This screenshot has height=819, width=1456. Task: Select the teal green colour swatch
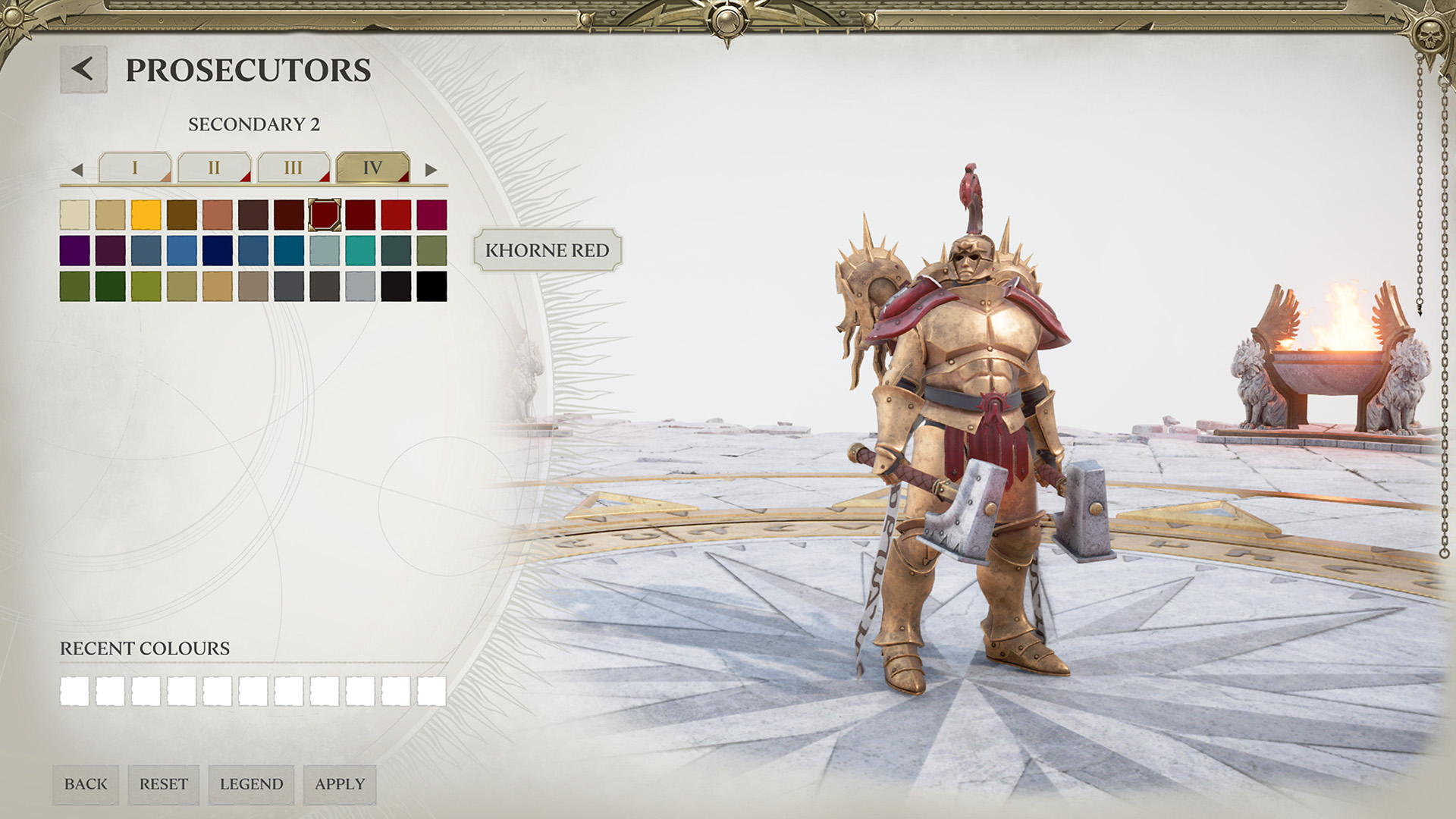coord(360,251)
